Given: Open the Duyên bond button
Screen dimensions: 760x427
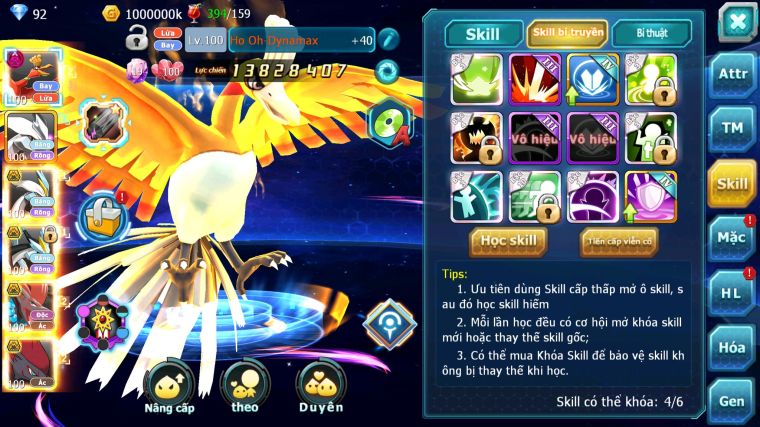Looking at the screenshot, I should 320,387.
